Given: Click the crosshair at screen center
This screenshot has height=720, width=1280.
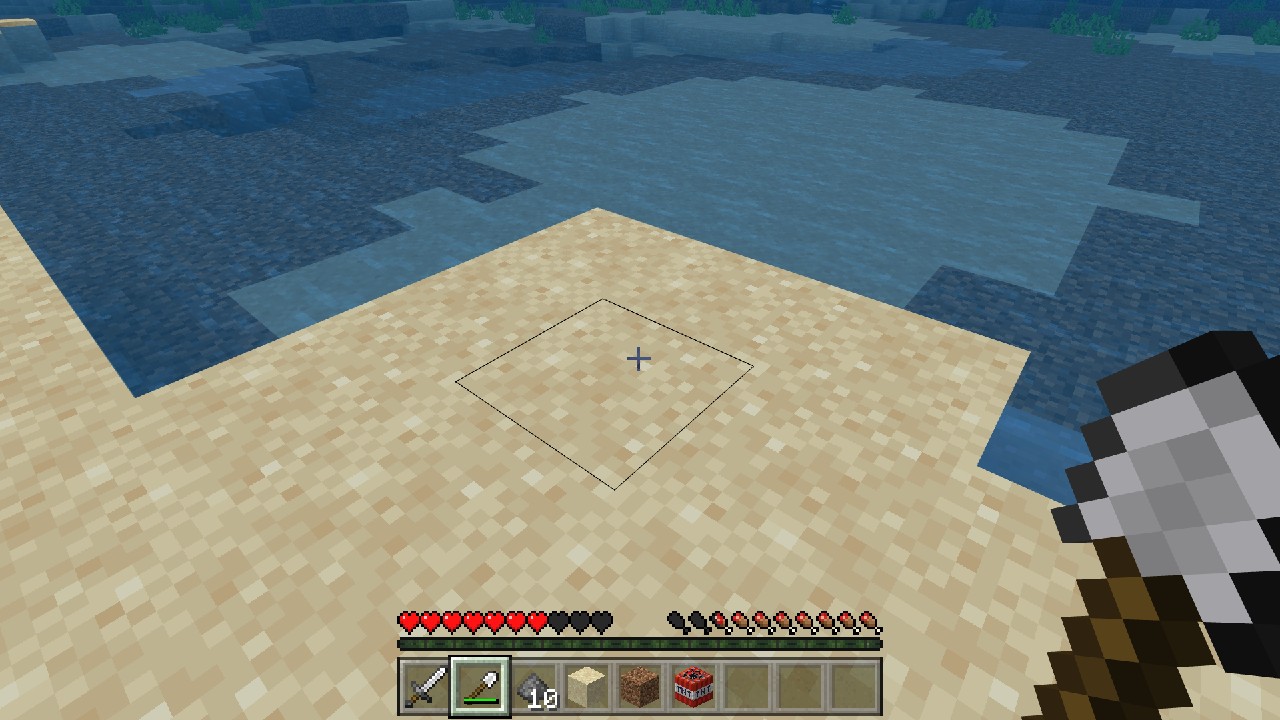Looking at the screenshot, I should [x=638, y=358].
